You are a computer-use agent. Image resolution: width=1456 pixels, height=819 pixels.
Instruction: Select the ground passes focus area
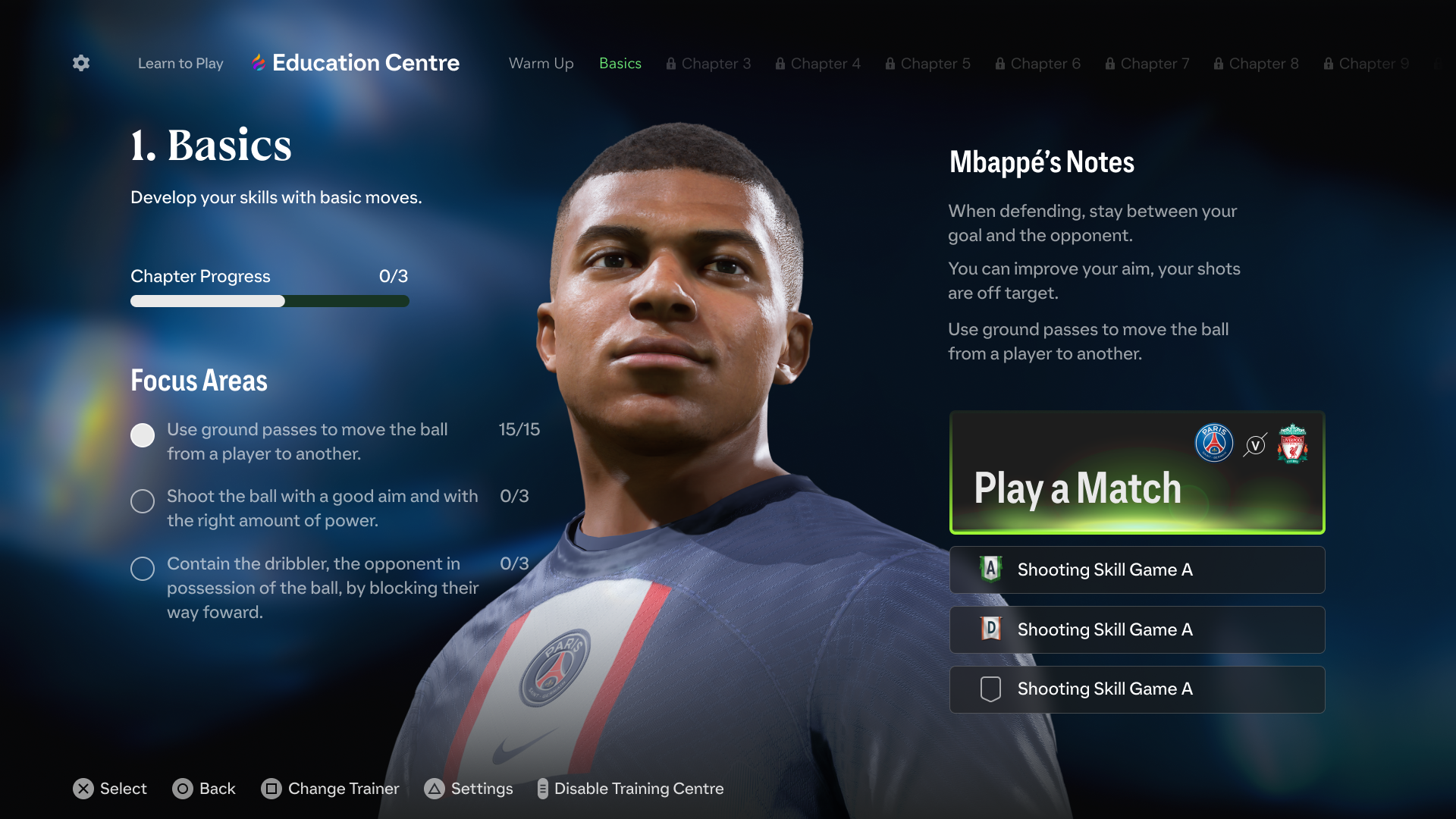[x=307, y=441]
